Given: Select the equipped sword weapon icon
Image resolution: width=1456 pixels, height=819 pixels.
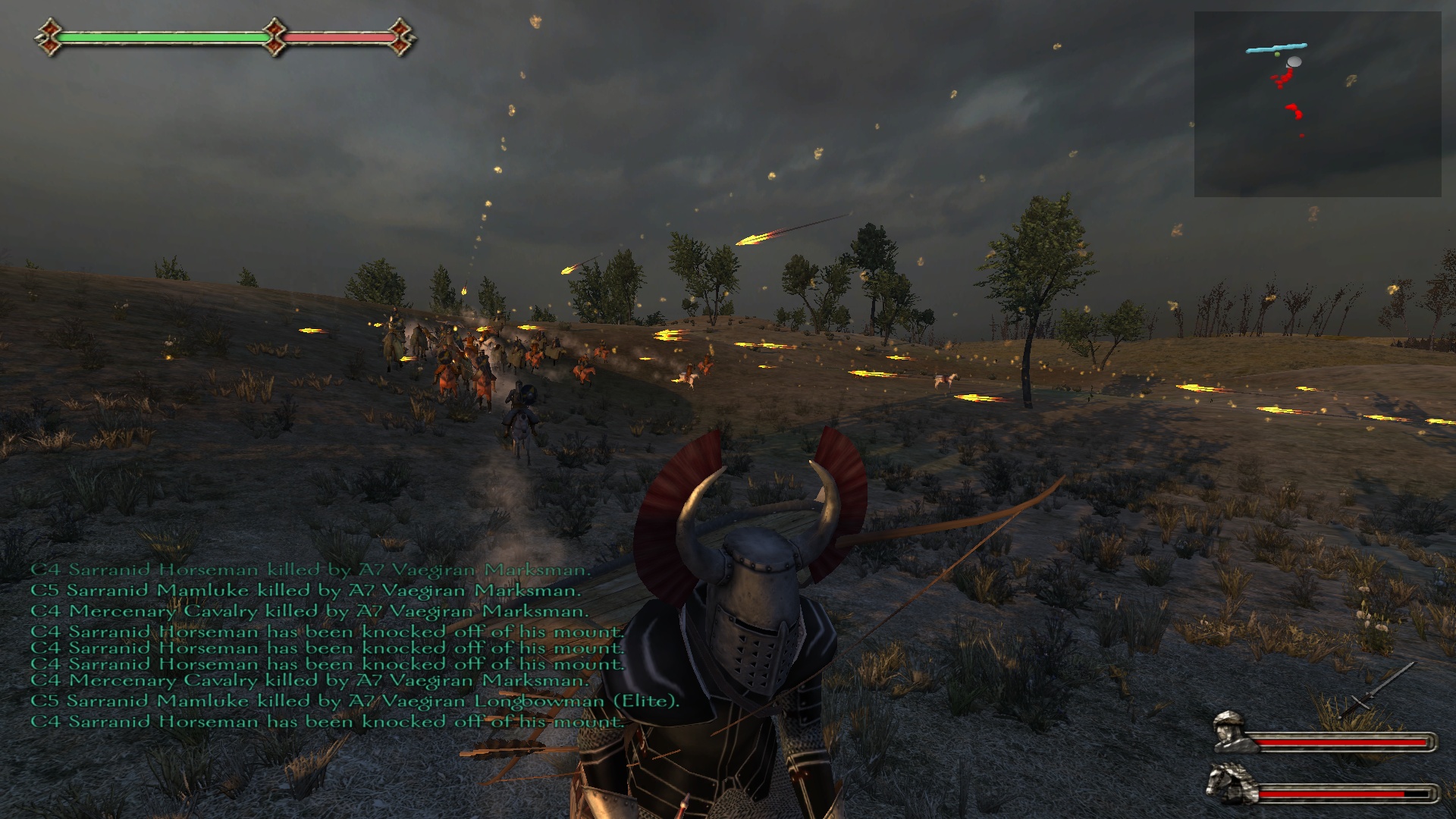Looking at the screenshot, I should (1376, 689).
